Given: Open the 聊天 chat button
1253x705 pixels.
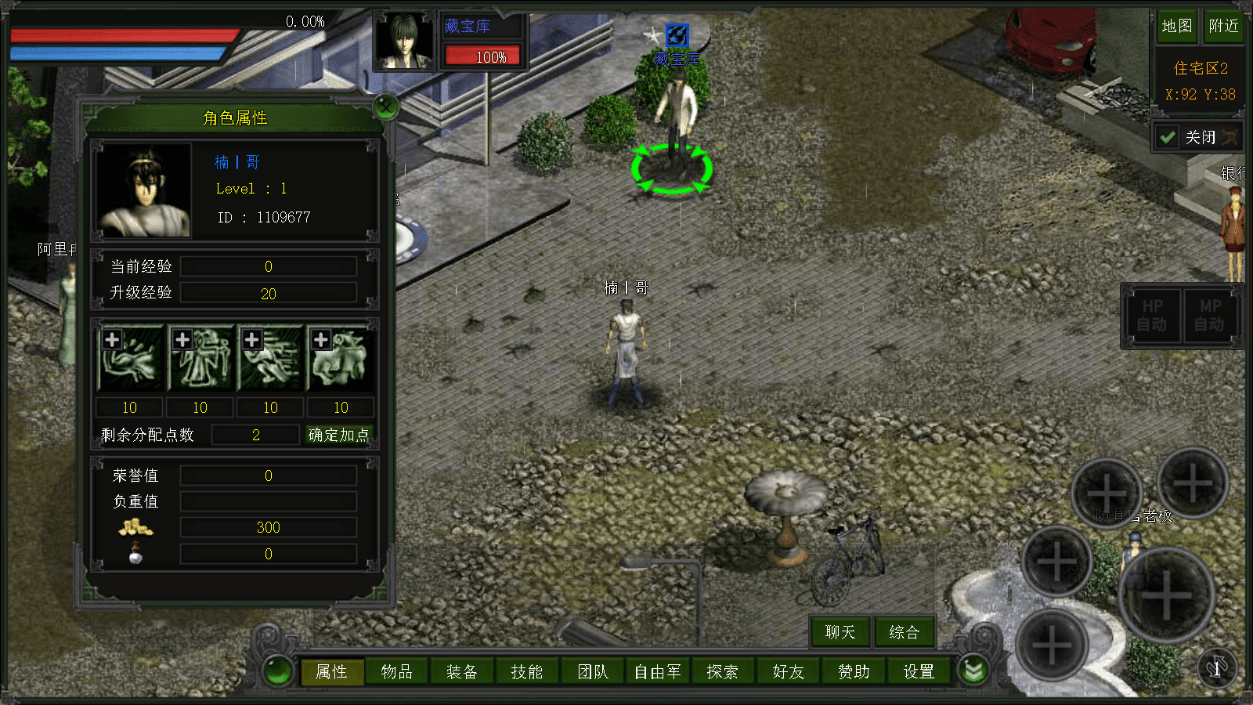Looking at the screenshot, I should [x=840, y=632].
